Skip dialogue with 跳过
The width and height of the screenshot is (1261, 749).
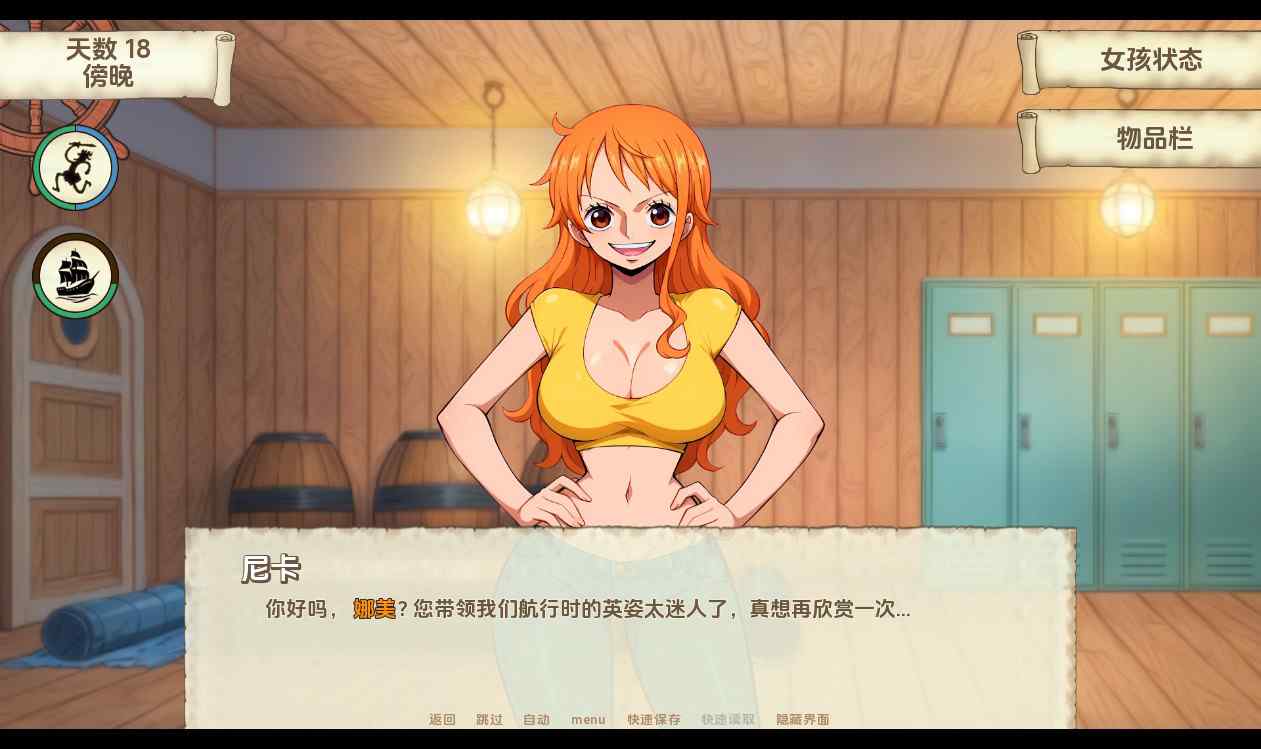click(489, 719)
